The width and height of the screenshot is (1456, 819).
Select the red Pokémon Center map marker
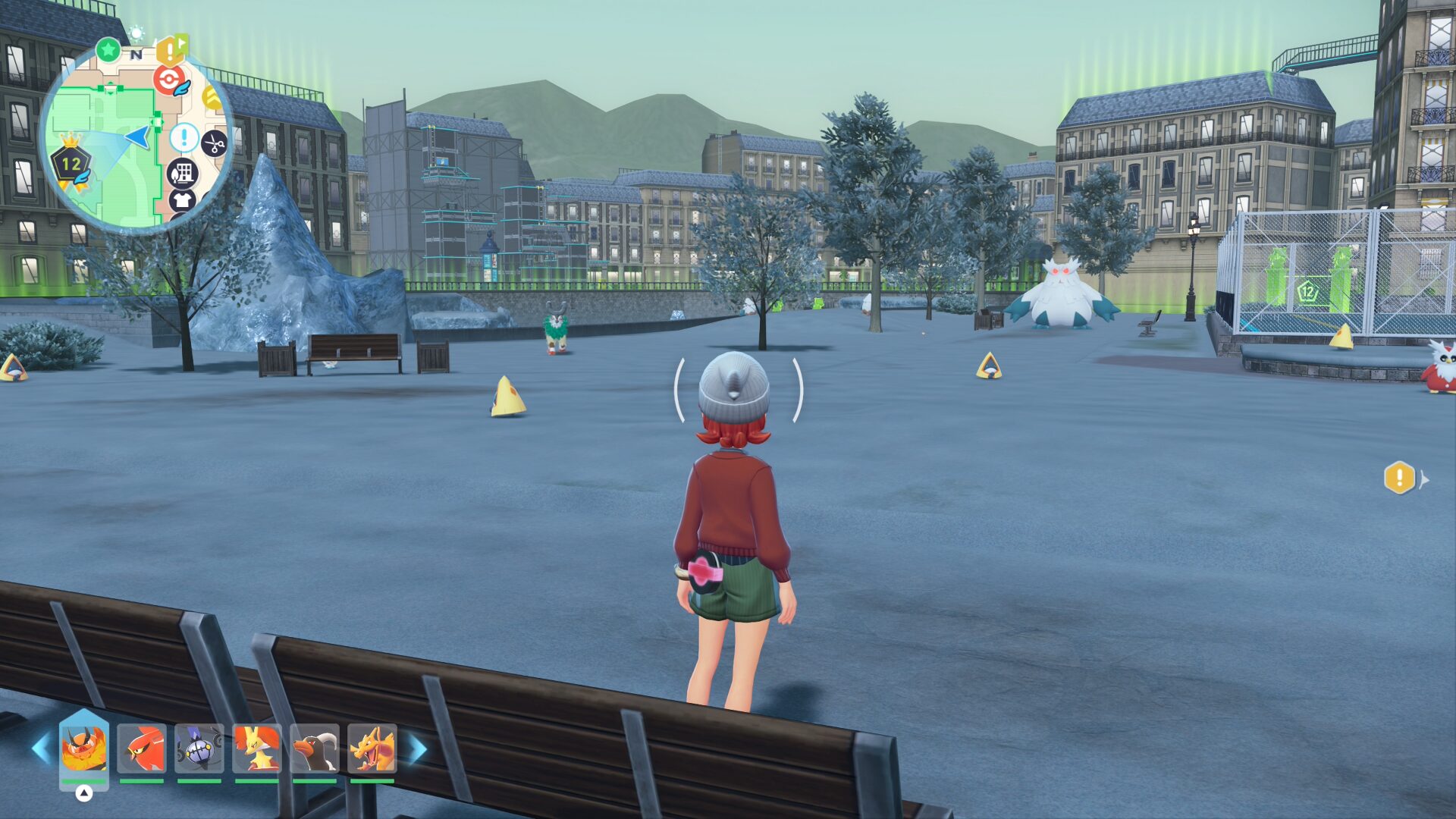(x=168, y=80)
